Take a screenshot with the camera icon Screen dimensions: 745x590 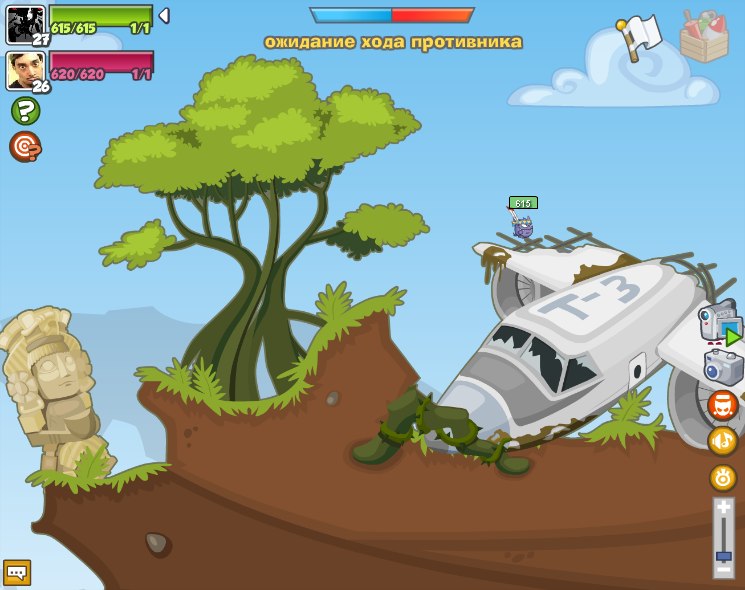coord(724,367)
